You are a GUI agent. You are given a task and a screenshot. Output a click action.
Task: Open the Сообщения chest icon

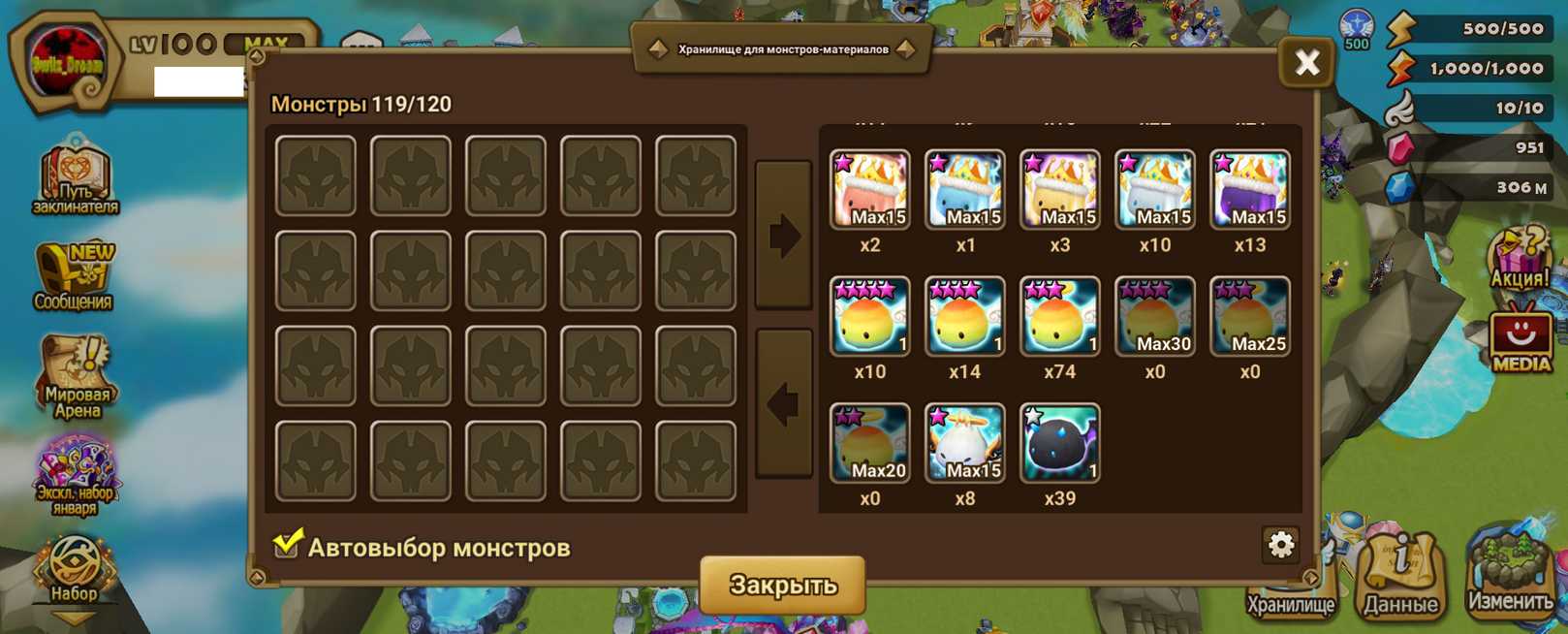point(74,275)
